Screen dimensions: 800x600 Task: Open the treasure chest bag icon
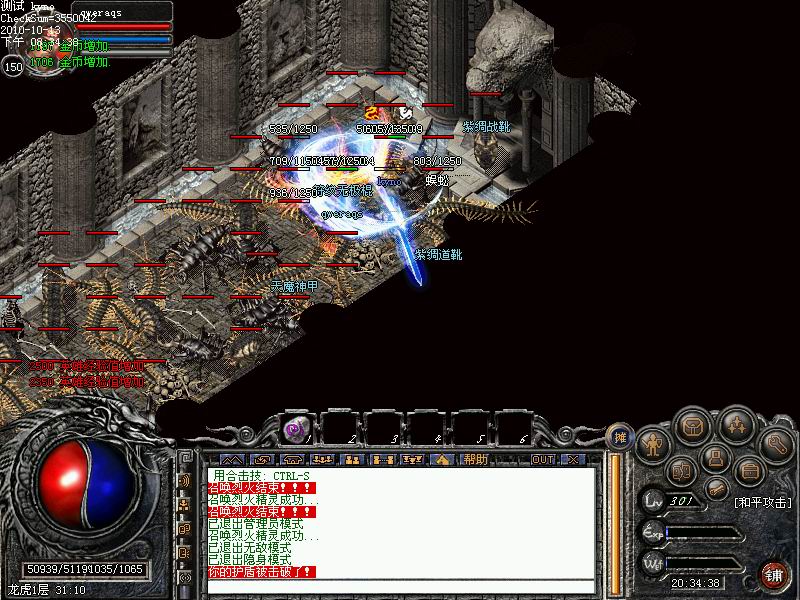692,426
